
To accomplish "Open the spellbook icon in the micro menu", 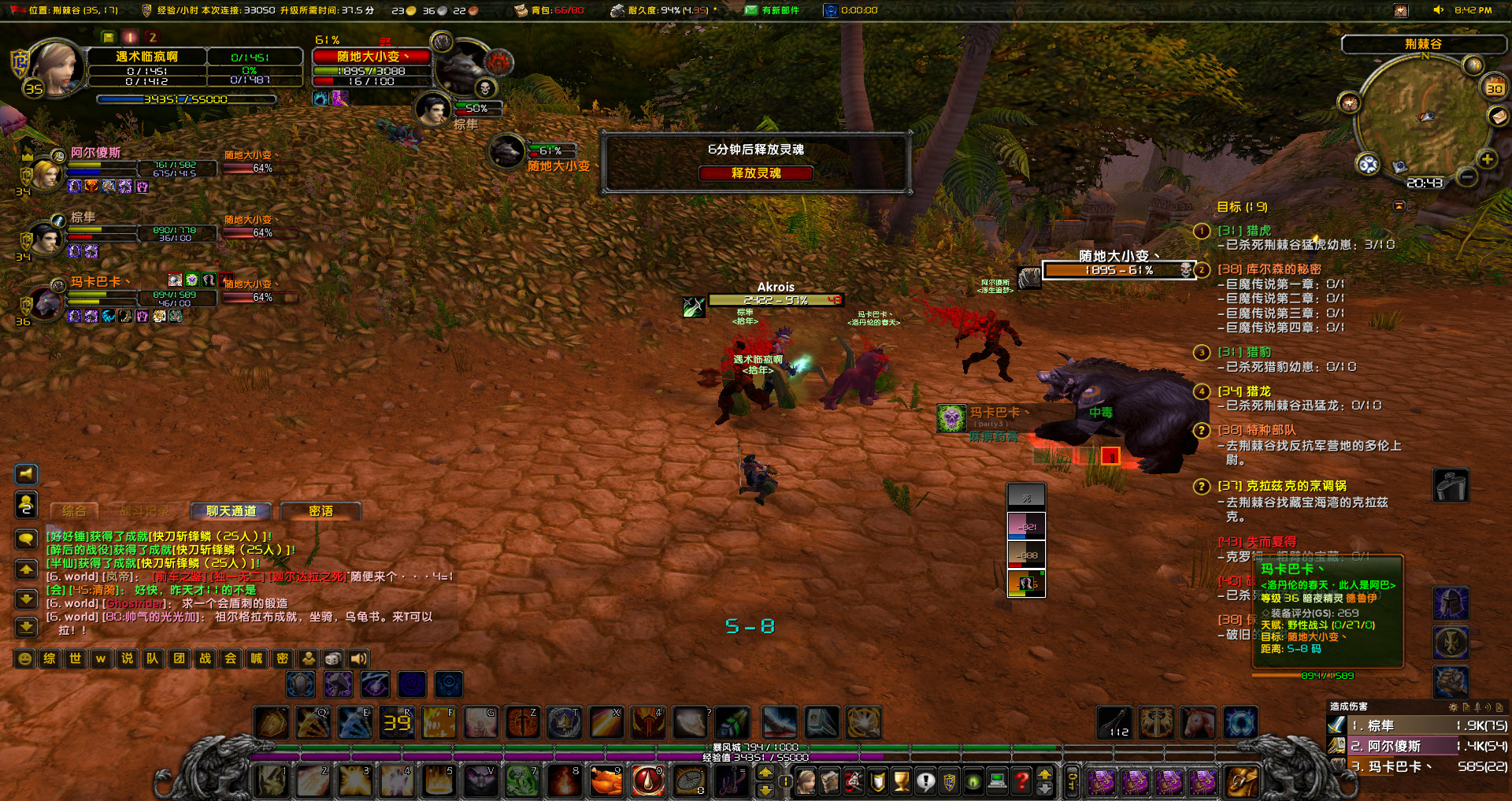I will pyautogui.click(x=830, y=781).
